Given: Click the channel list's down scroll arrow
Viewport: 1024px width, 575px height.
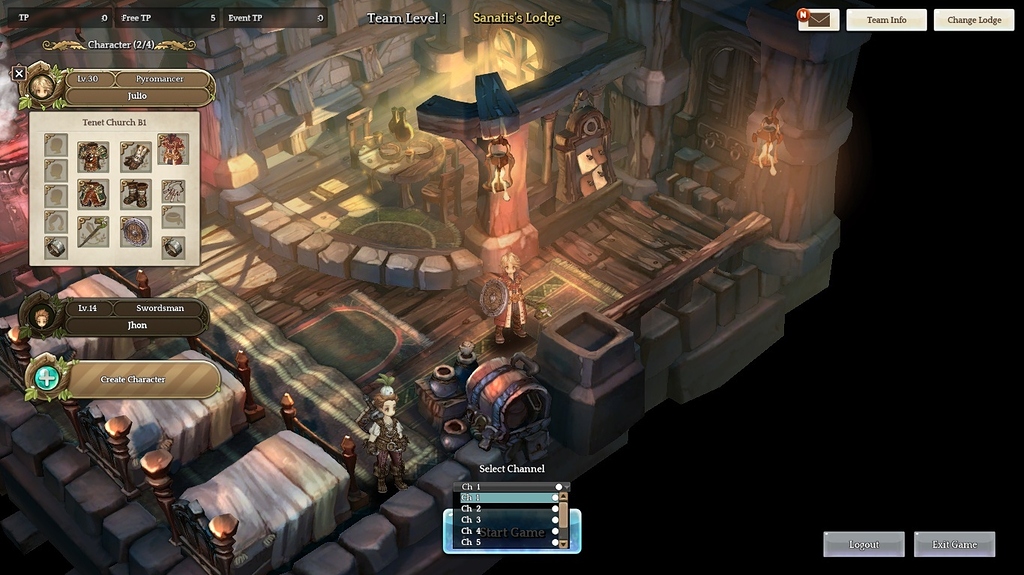Looking at the screenshot, I should tap(563, 543).
